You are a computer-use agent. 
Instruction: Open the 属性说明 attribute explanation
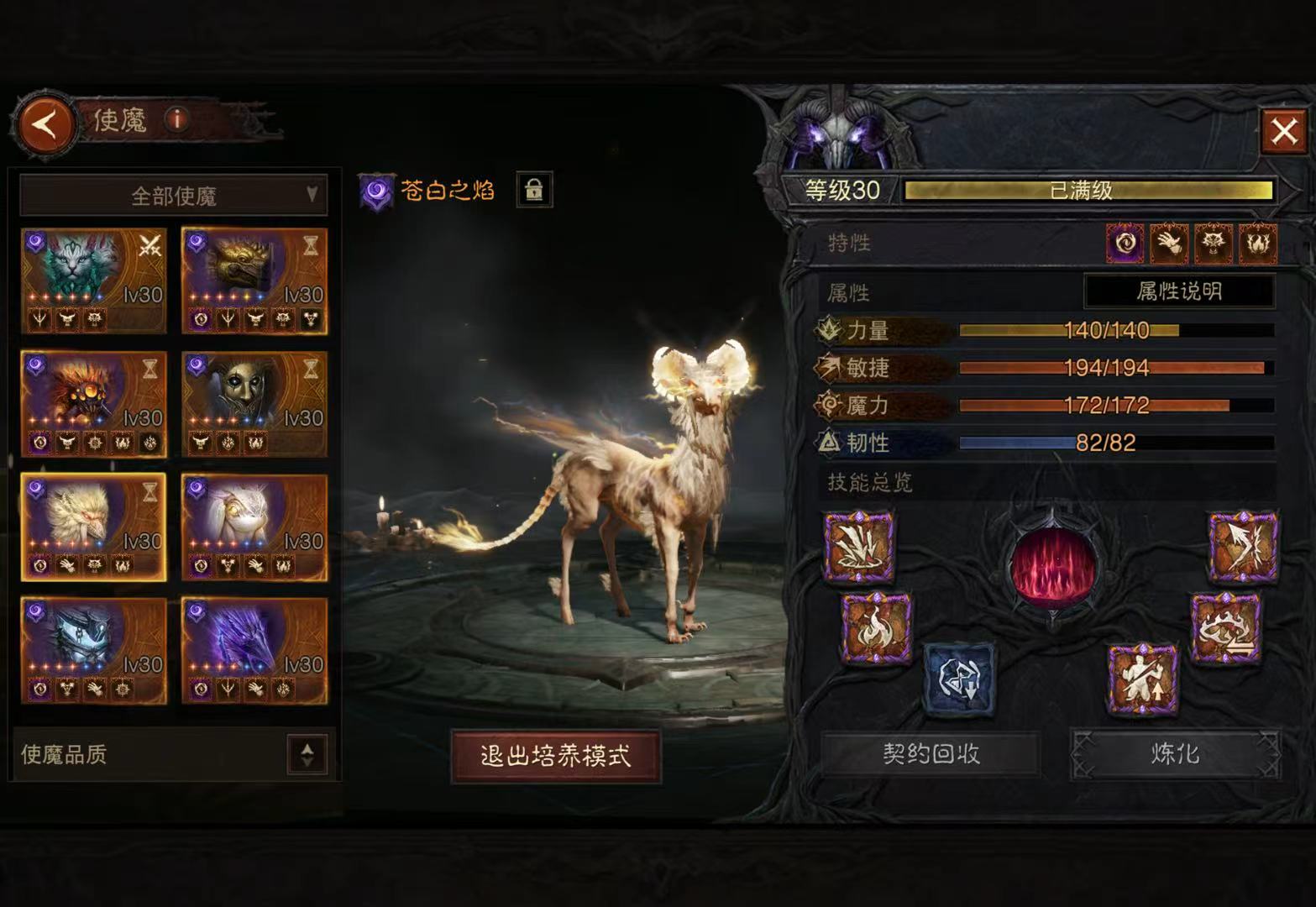point(1179,291)
